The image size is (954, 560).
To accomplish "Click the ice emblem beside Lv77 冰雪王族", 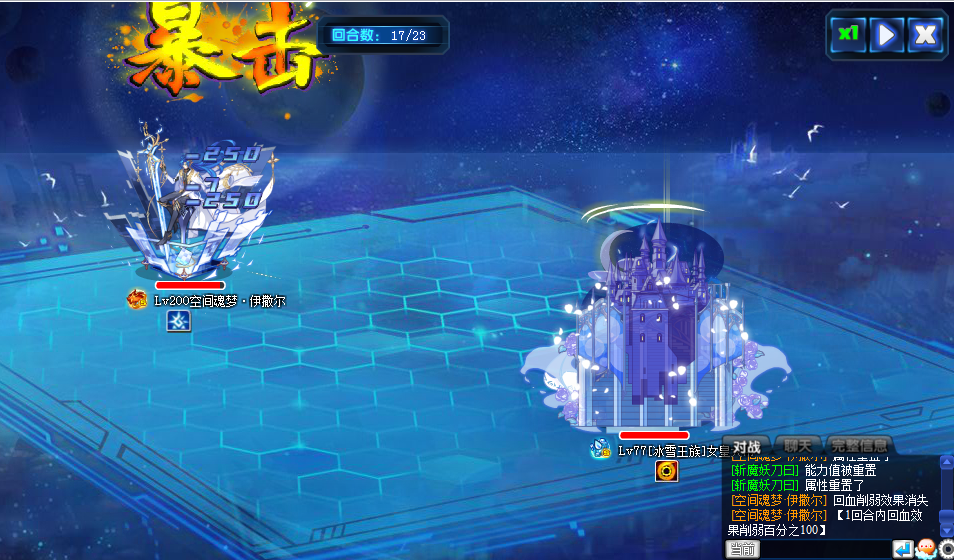I will [600, 449].
